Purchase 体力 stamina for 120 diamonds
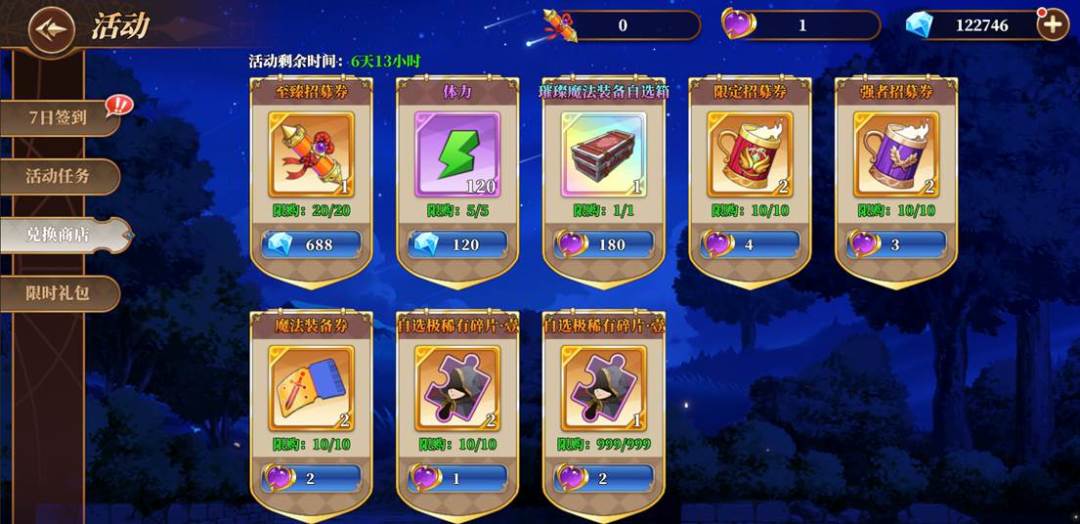This screenshot has width=1080, height=524. 457,244
